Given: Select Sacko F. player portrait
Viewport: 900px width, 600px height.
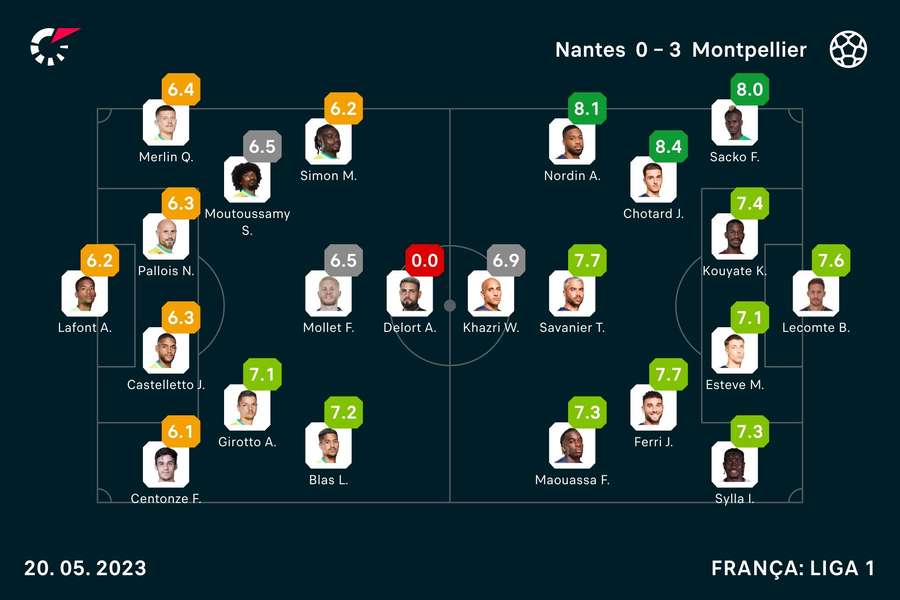Looking at the screenshot, I should coord(733,123).
